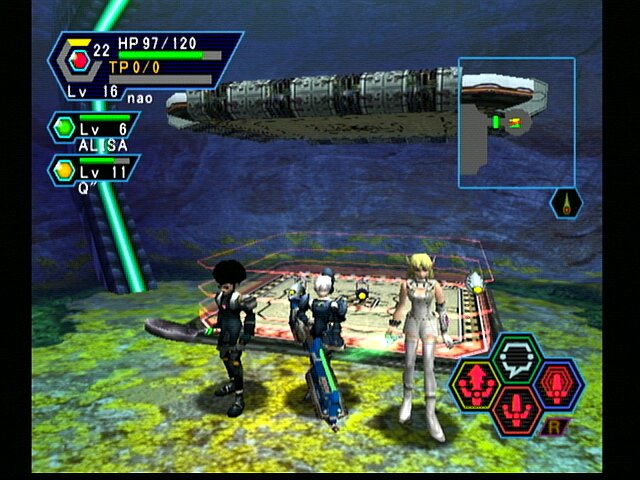The height and width of the screenshot is (480, 640).
Task: Activate the yellow-bordered left action hexagon
Action: click(x=475, y=383)
